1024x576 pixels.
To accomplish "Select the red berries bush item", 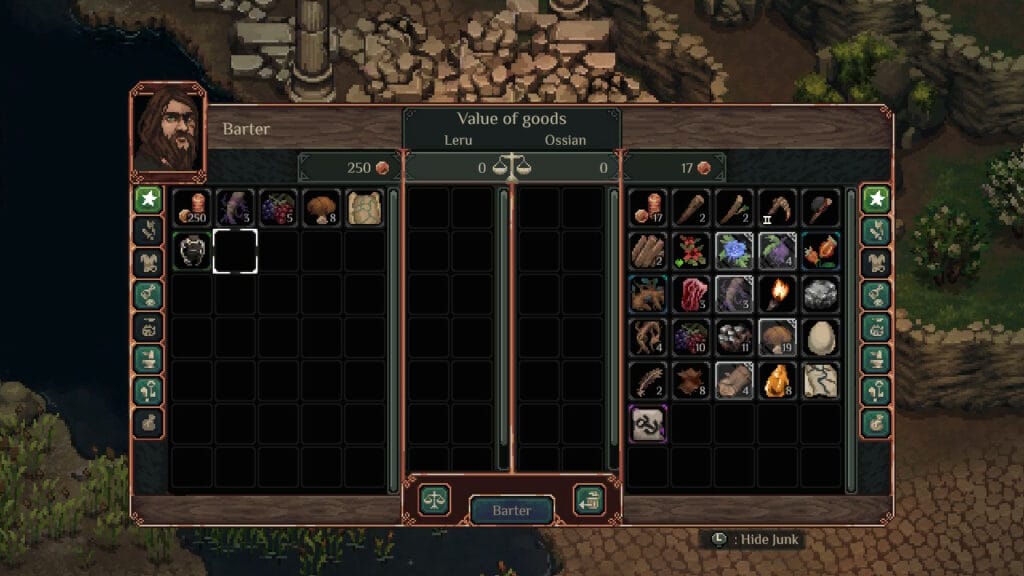I will coord(690,251).
